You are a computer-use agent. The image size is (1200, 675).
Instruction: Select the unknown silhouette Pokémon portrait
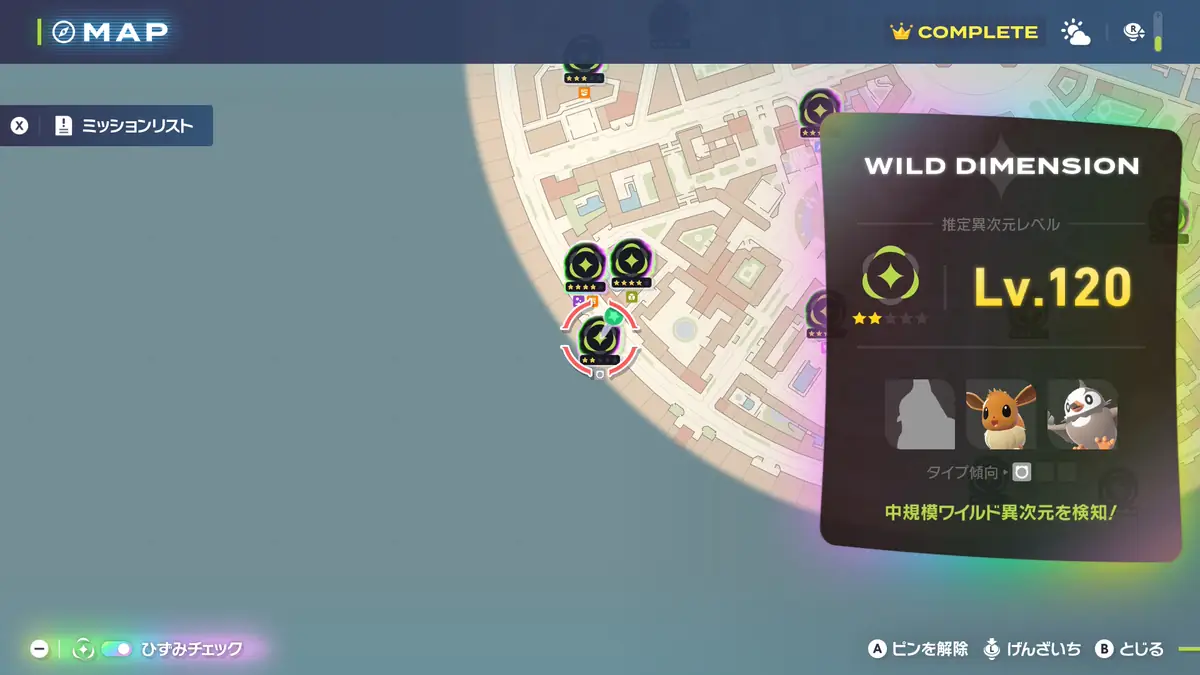click(x=919, y=414)
